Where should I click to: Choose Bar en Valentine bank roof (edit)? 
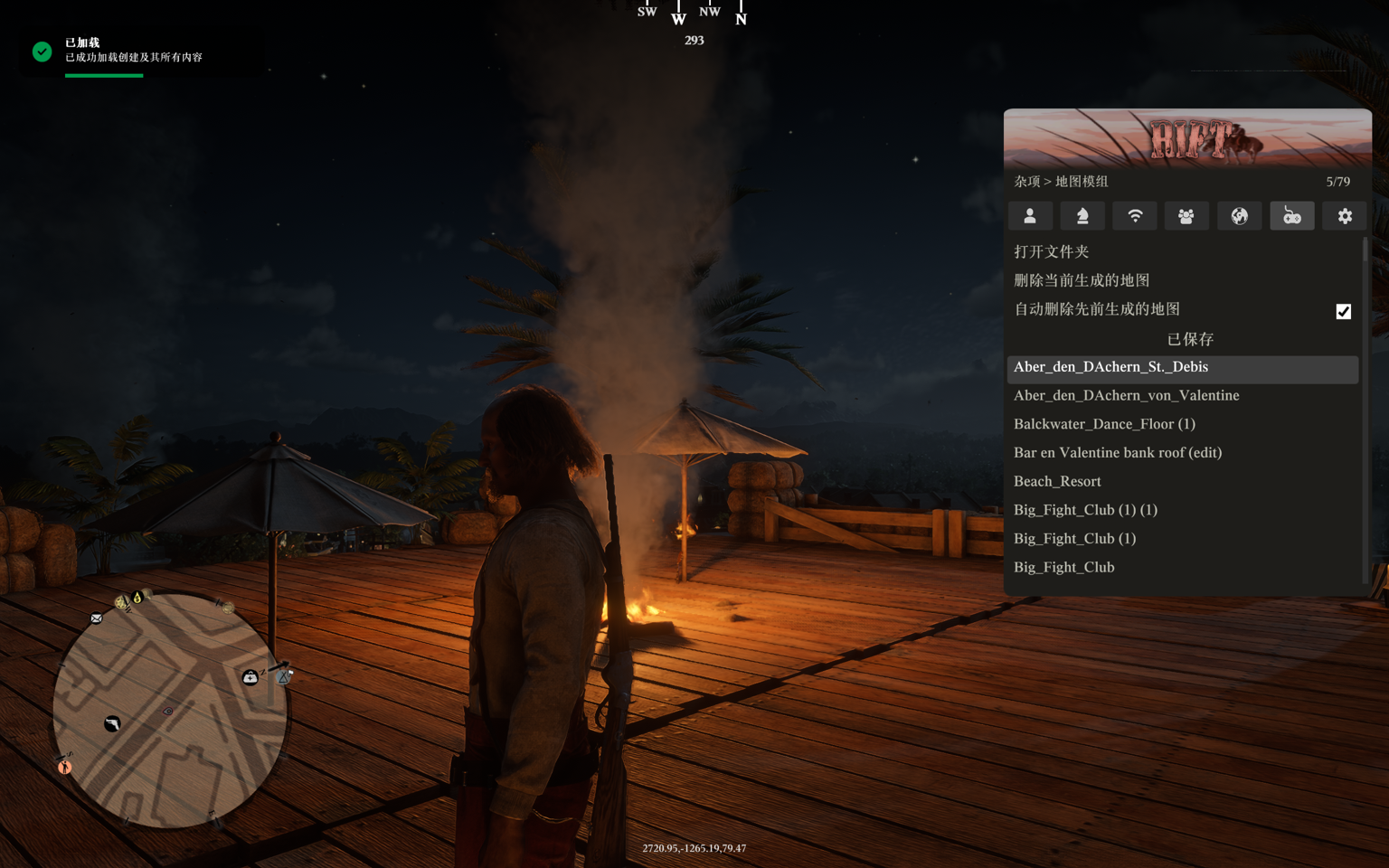click(x=1117, y=453)
